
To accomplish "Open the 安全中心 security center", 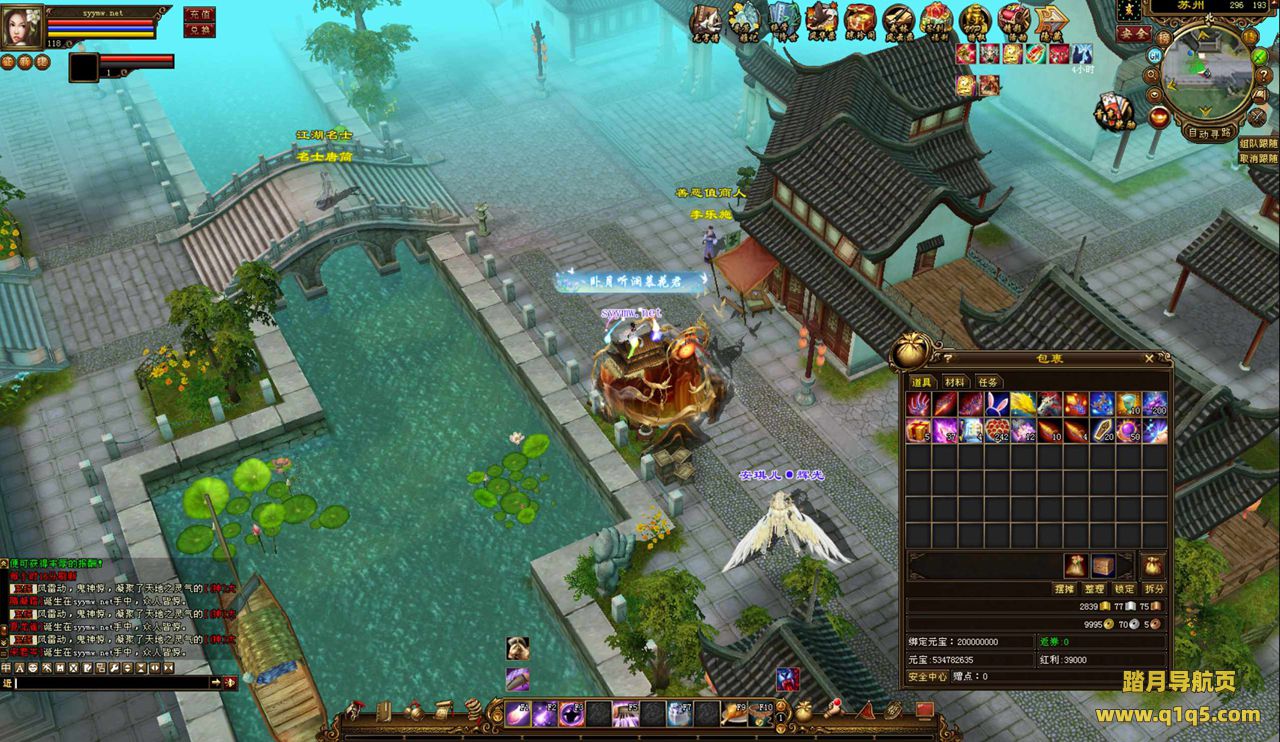I will tap(927, 677).
